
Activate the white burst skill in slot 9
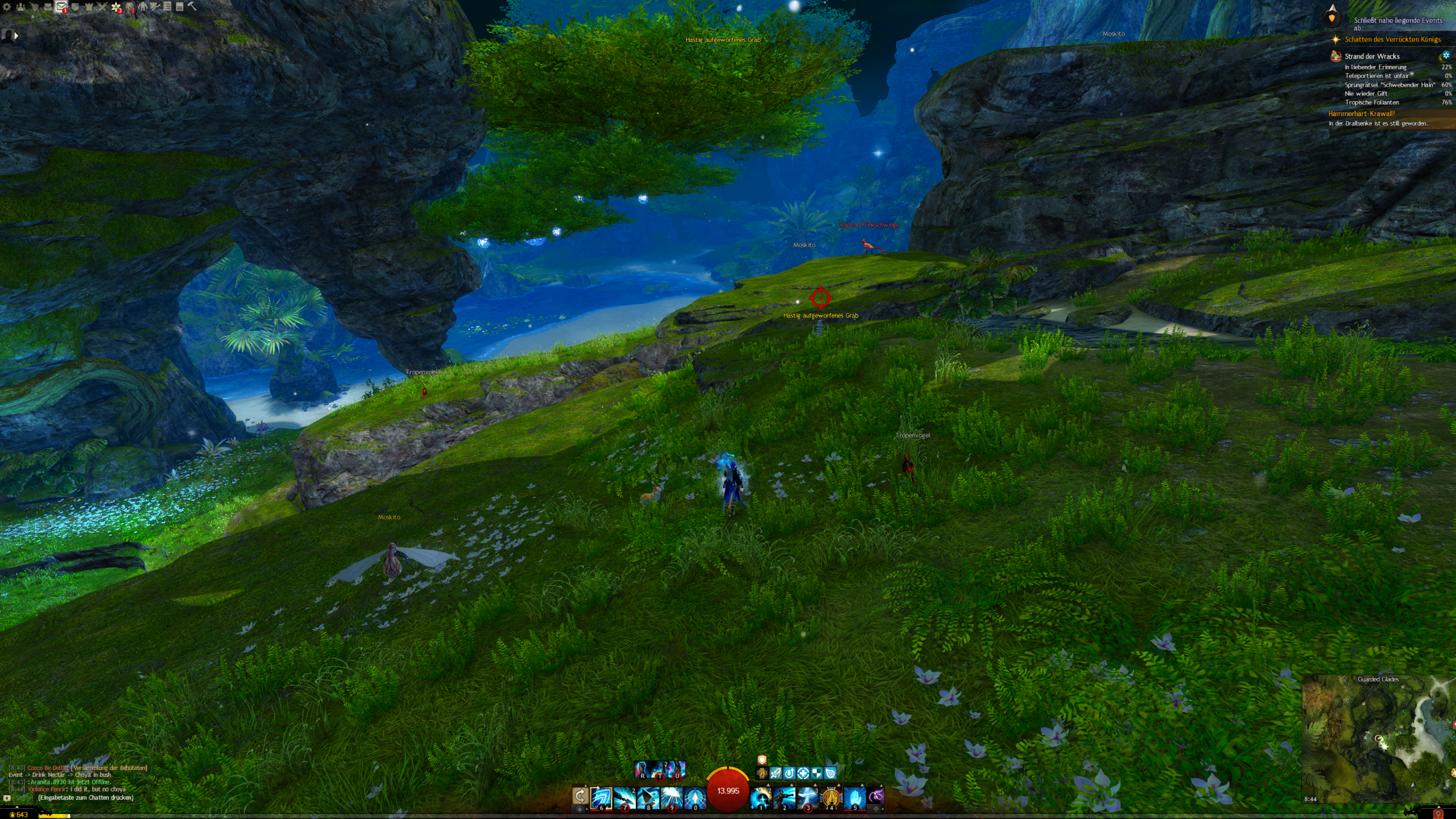[671, 797]
